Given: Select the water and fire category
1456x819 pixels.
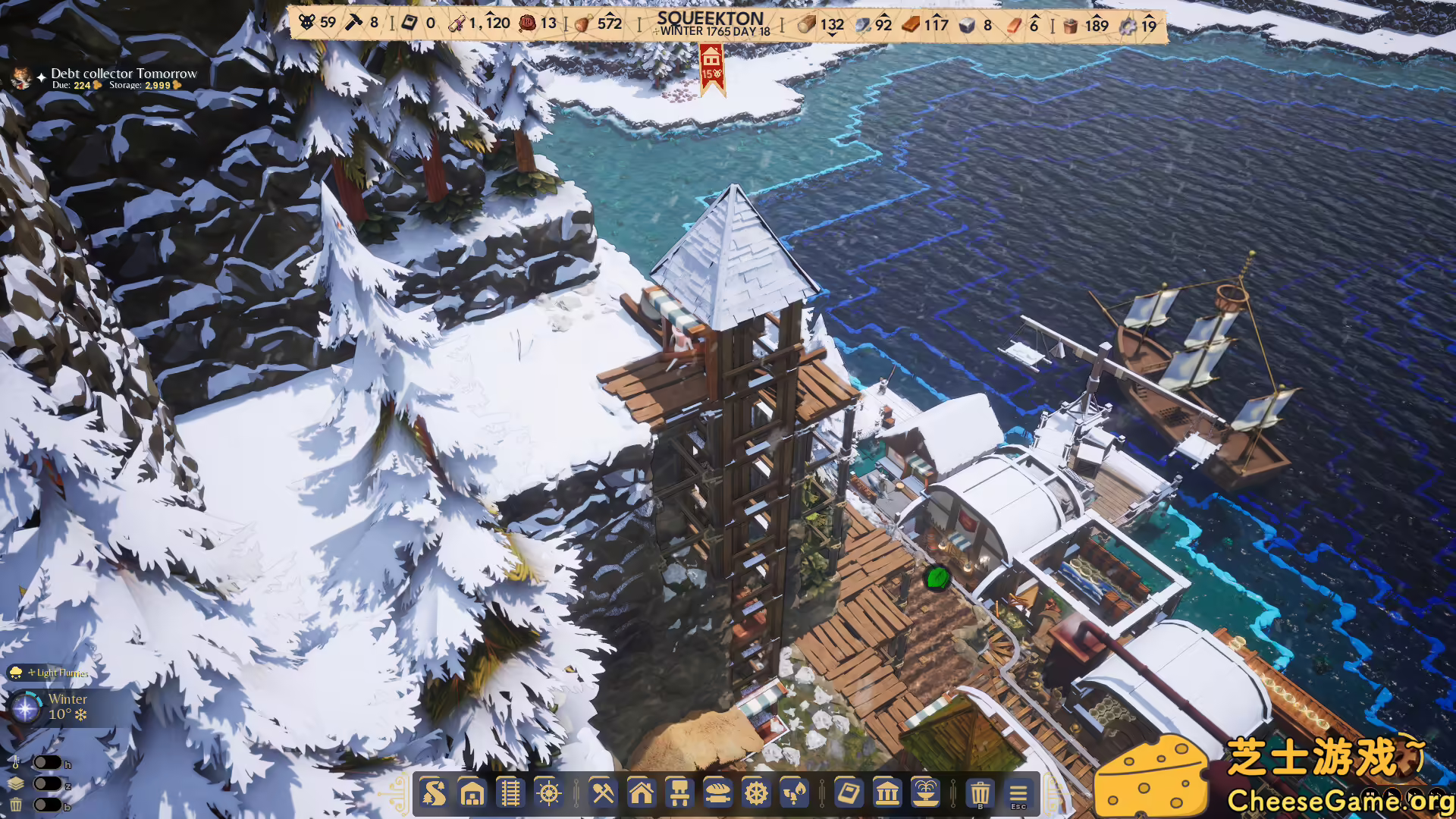Looking at the screenshot, I should click(x=794, y=794).
